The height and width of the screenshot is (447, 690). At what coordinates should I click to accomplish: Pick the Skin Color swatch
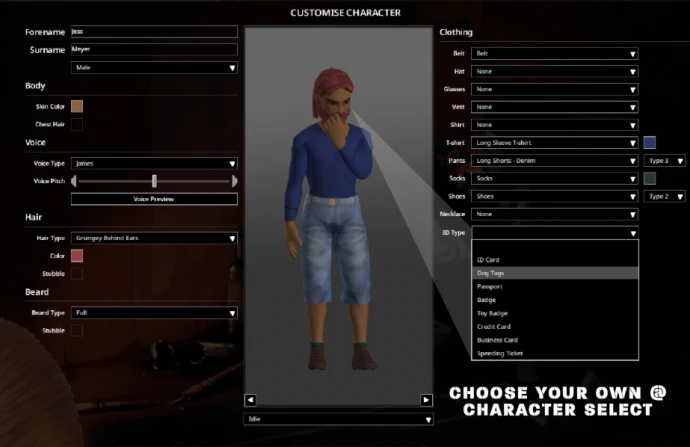[77, 106]
